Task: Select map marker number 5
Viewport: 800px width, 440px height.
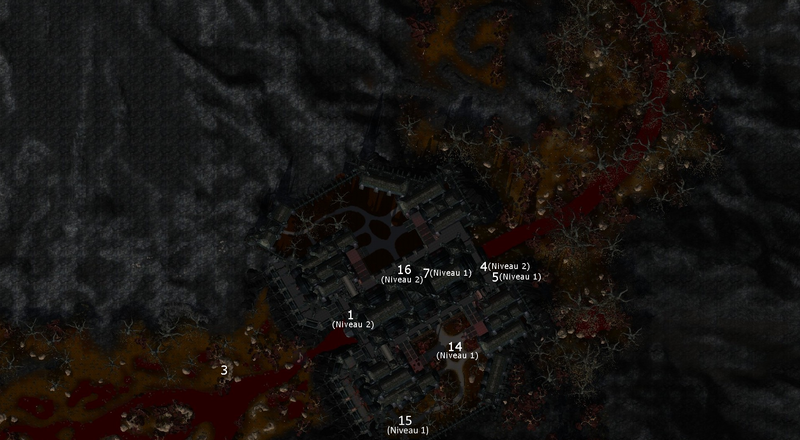Action: [495, 277]
